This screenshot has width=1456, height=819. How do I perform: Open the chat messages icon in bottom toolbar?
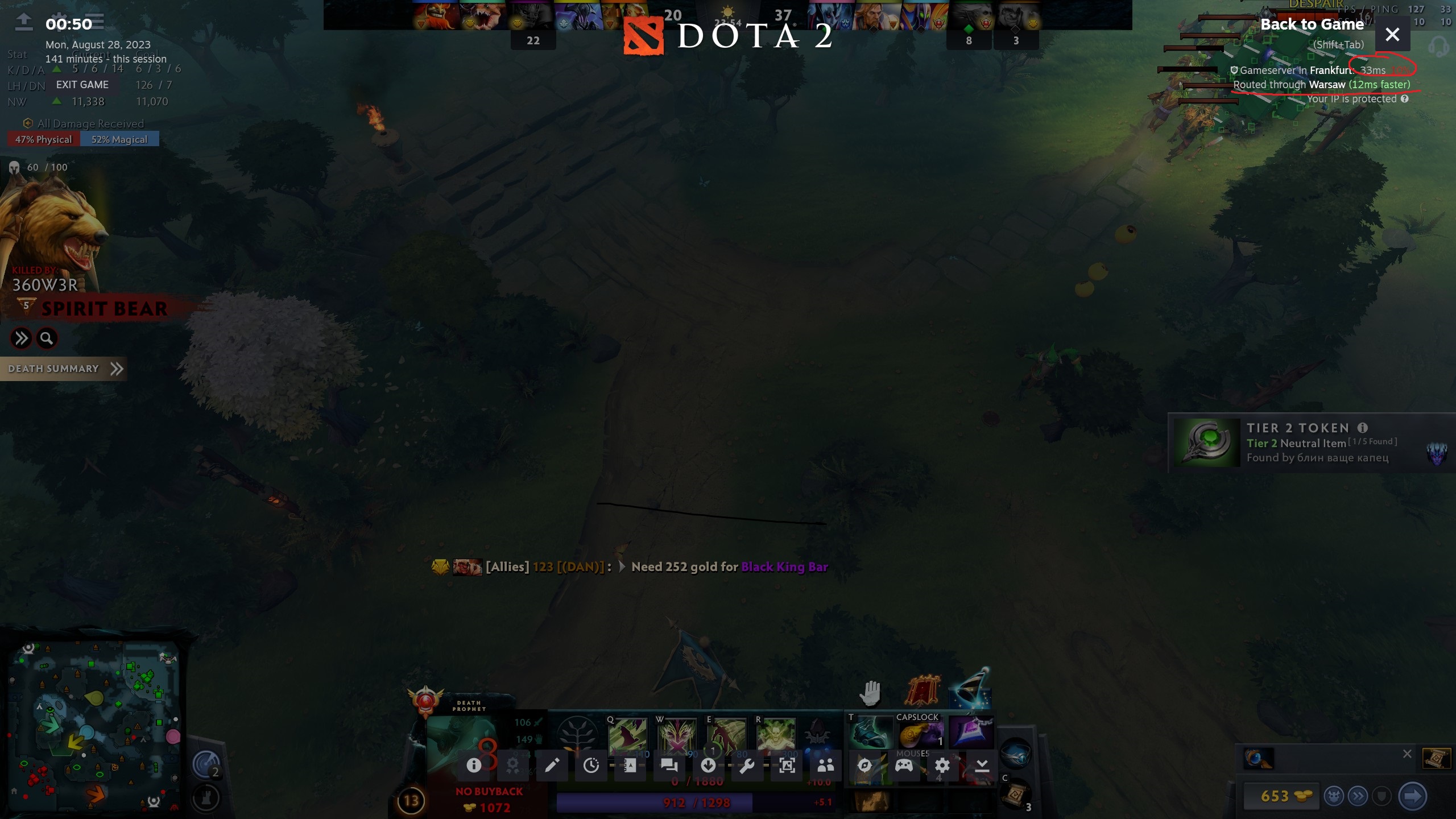tap(668, 765)
